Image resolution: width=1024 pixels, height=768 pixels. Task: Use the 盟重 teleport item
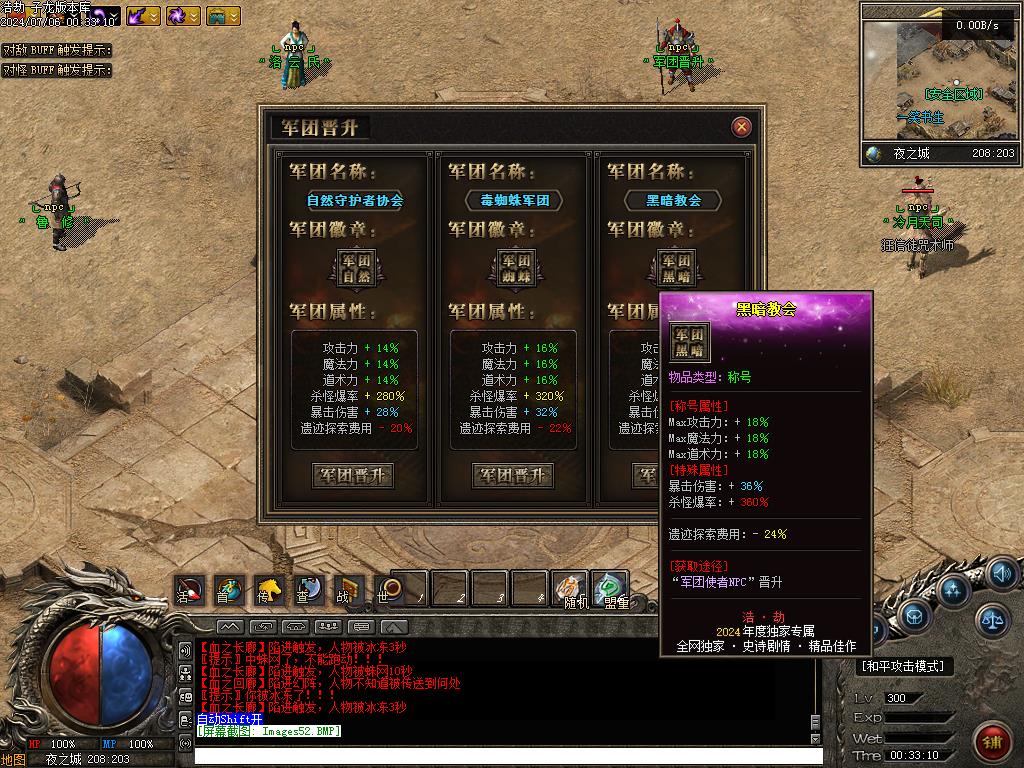coord(609,590)
